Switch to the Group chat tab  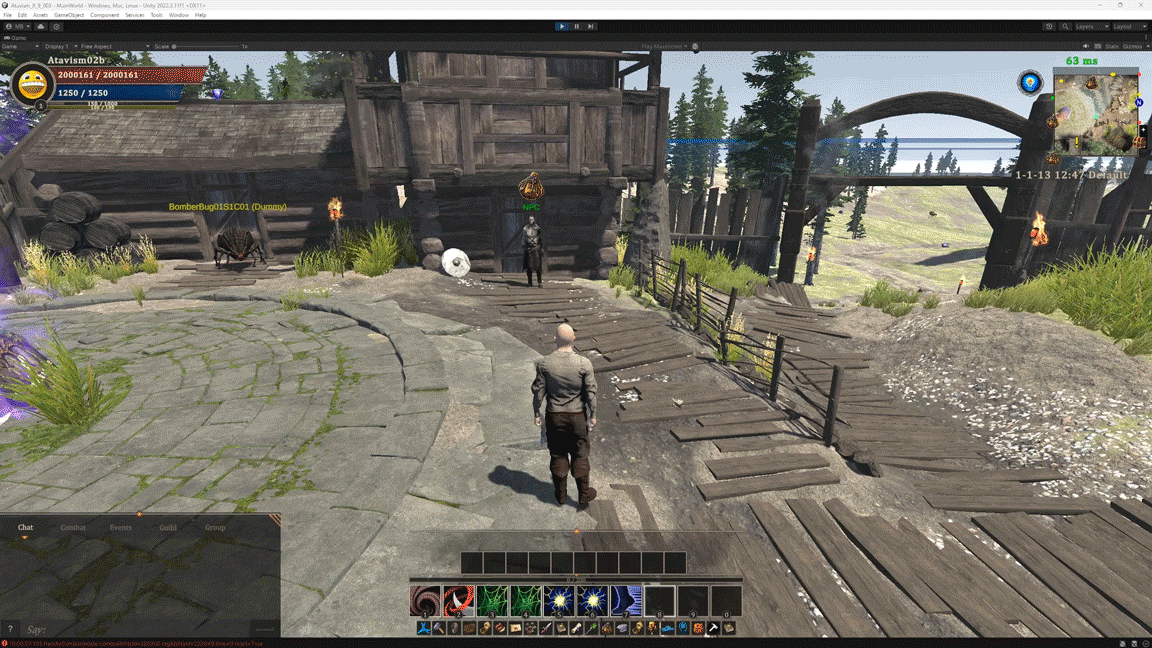215,527
